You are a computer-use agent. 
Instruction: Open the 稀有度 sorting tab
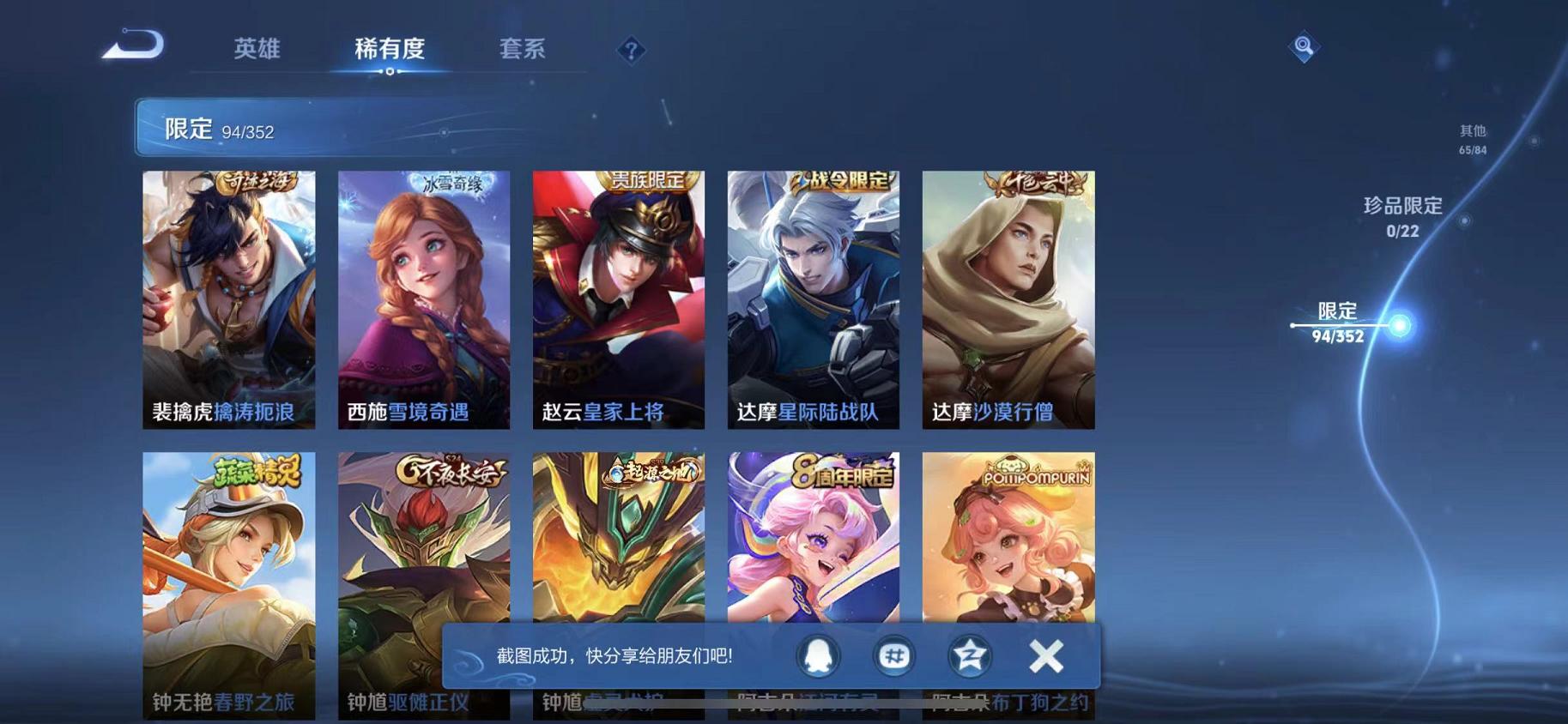[x=390, y=49]
